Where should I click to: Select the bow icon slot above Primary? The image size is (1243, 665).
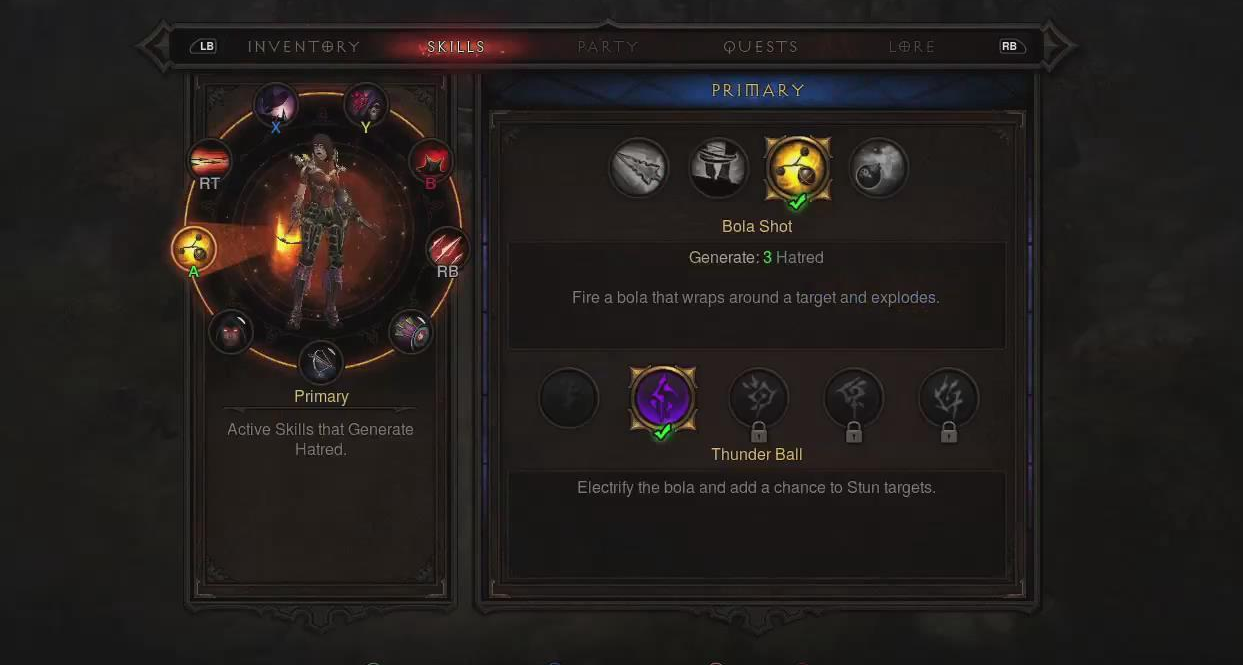(321, 362)
